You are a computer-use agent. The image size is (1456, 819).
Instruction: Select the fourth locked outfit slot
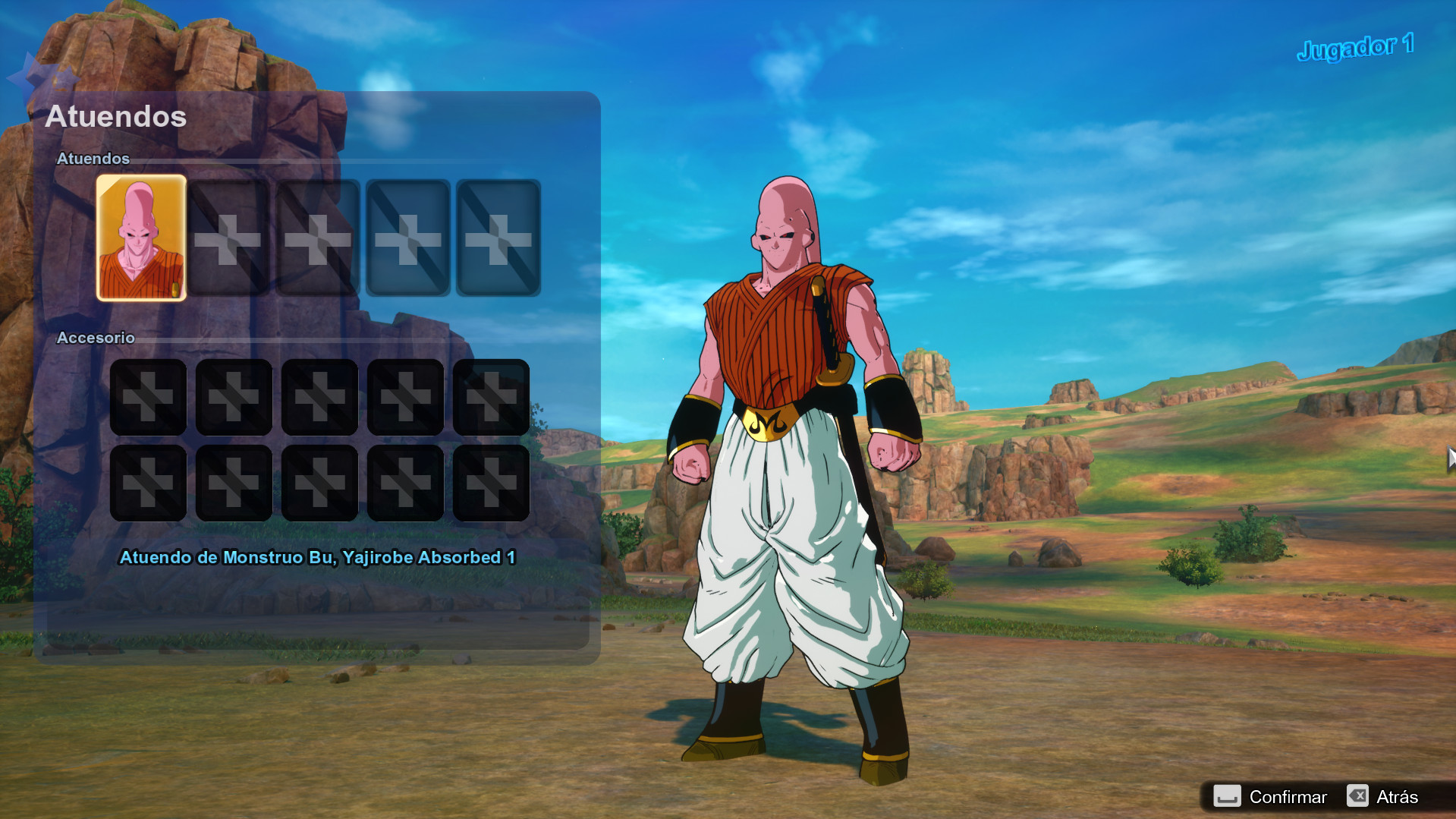tap(406, 238)
